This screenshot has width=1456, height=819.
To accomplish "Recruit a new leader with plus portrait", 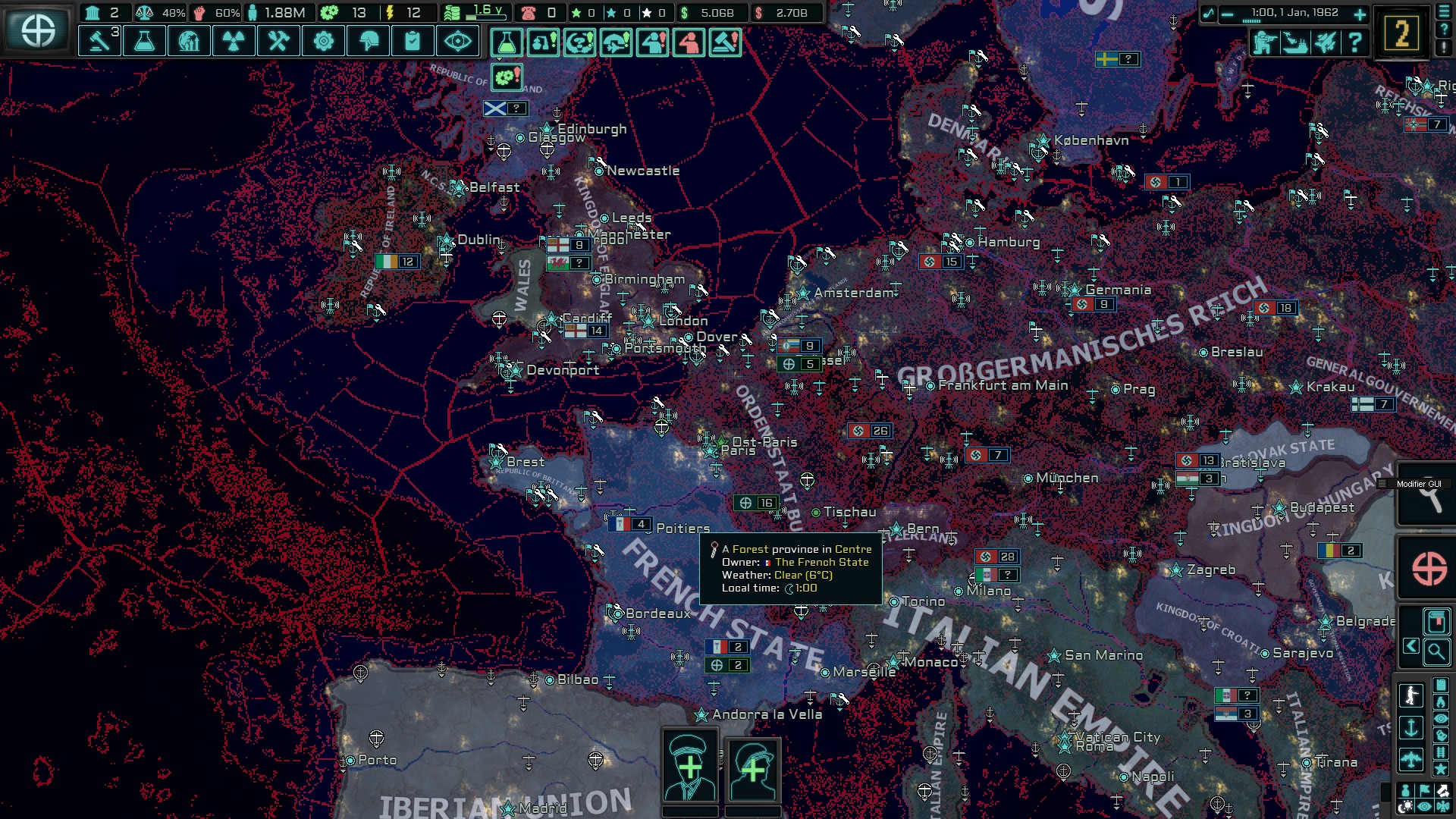I will 691,767.
